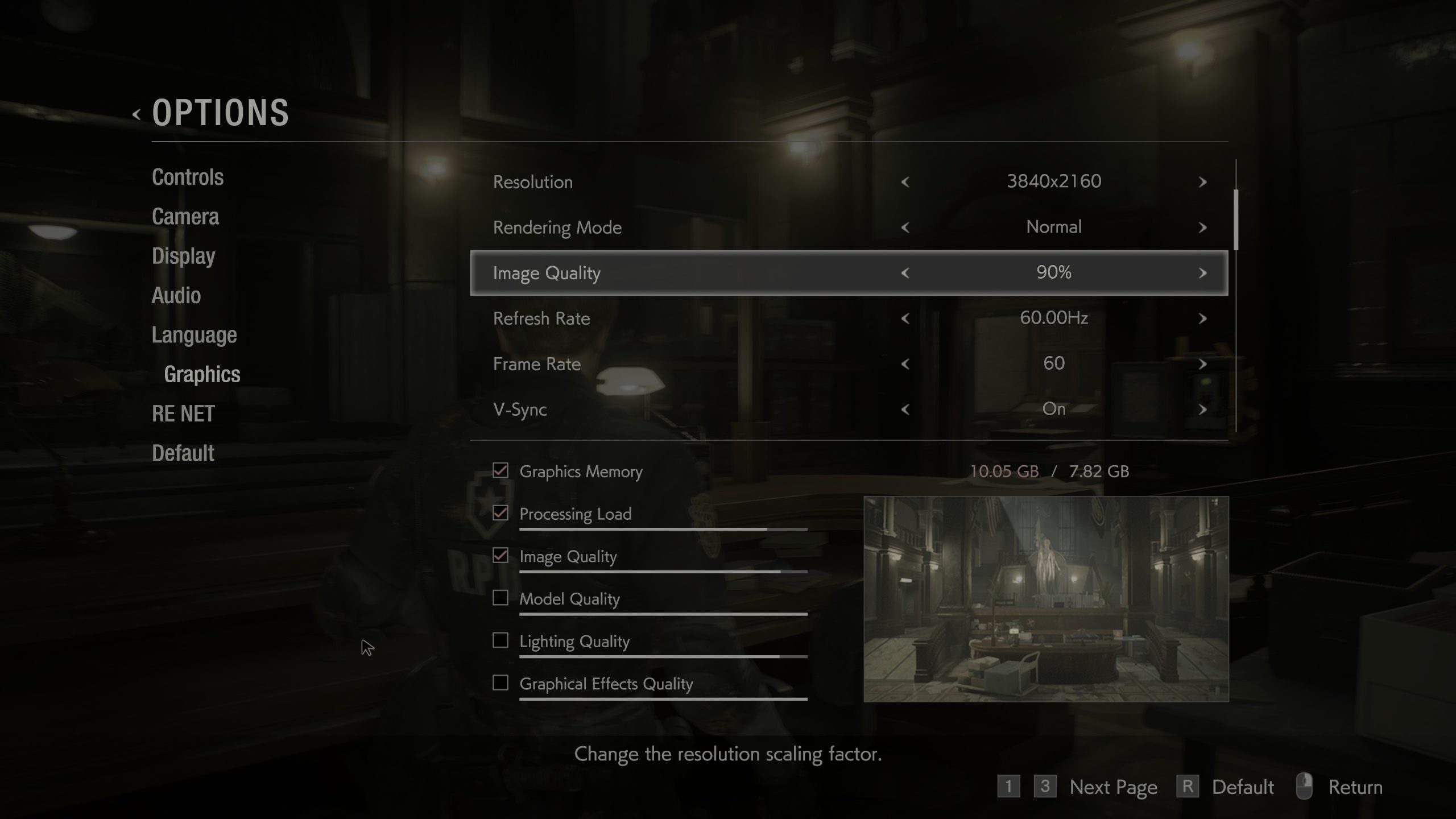The height and width of the screenshot is (819, 1456).
Task: Click the back arrow beside OPTIONS title
Action: click(136, 114)
